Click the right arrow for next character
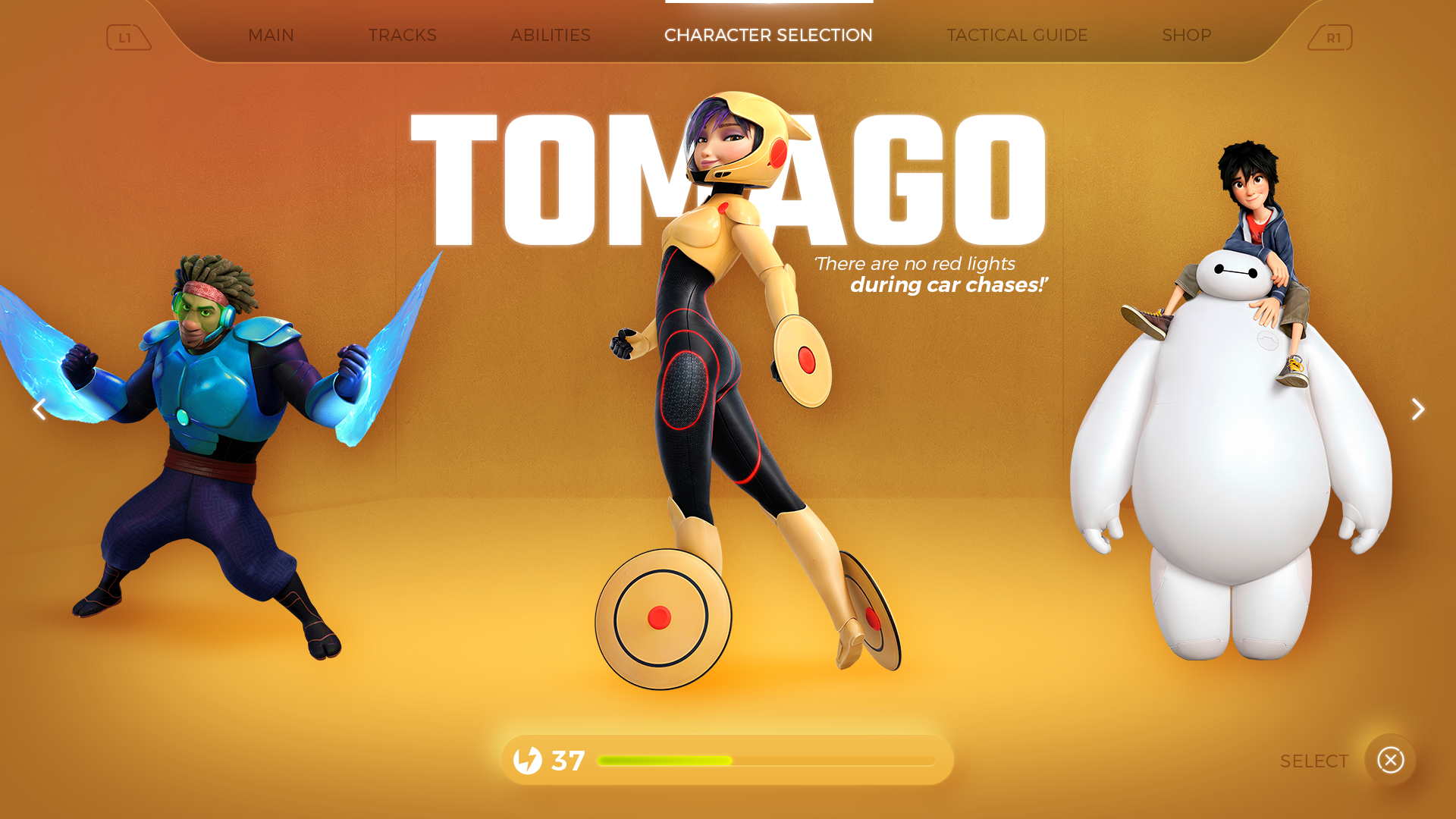Screen dimensions: 1456x819 coord(1417,409)
